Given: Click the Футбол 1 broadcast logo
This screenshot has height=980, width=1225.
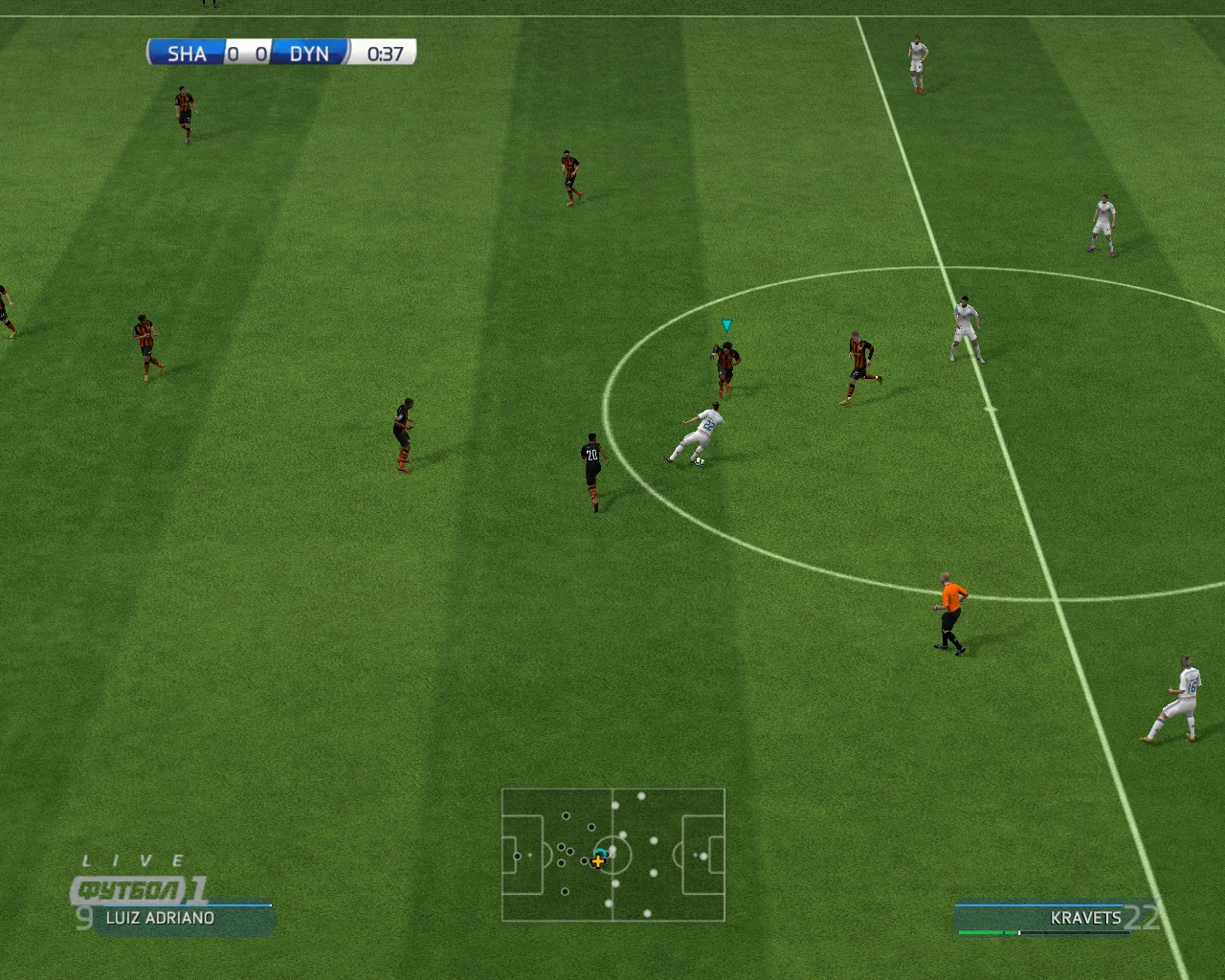Looking at the screenshot, I should [x=134, y=888].
